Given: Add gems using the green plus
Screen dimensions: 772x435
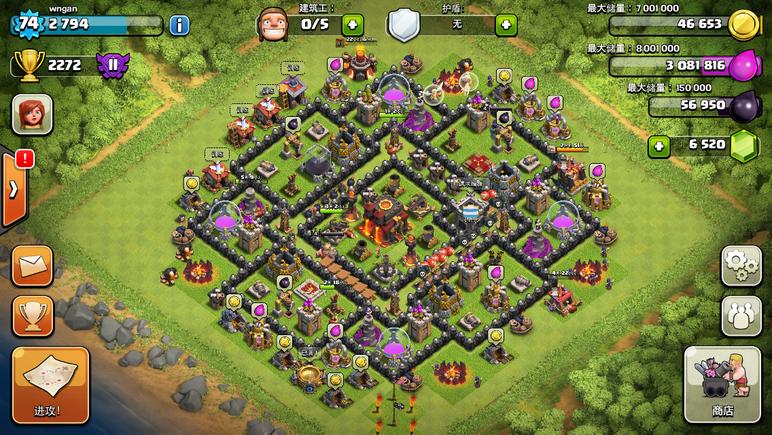Looking at the screenshot, I should pyautogui.click(x=658, y=147).
